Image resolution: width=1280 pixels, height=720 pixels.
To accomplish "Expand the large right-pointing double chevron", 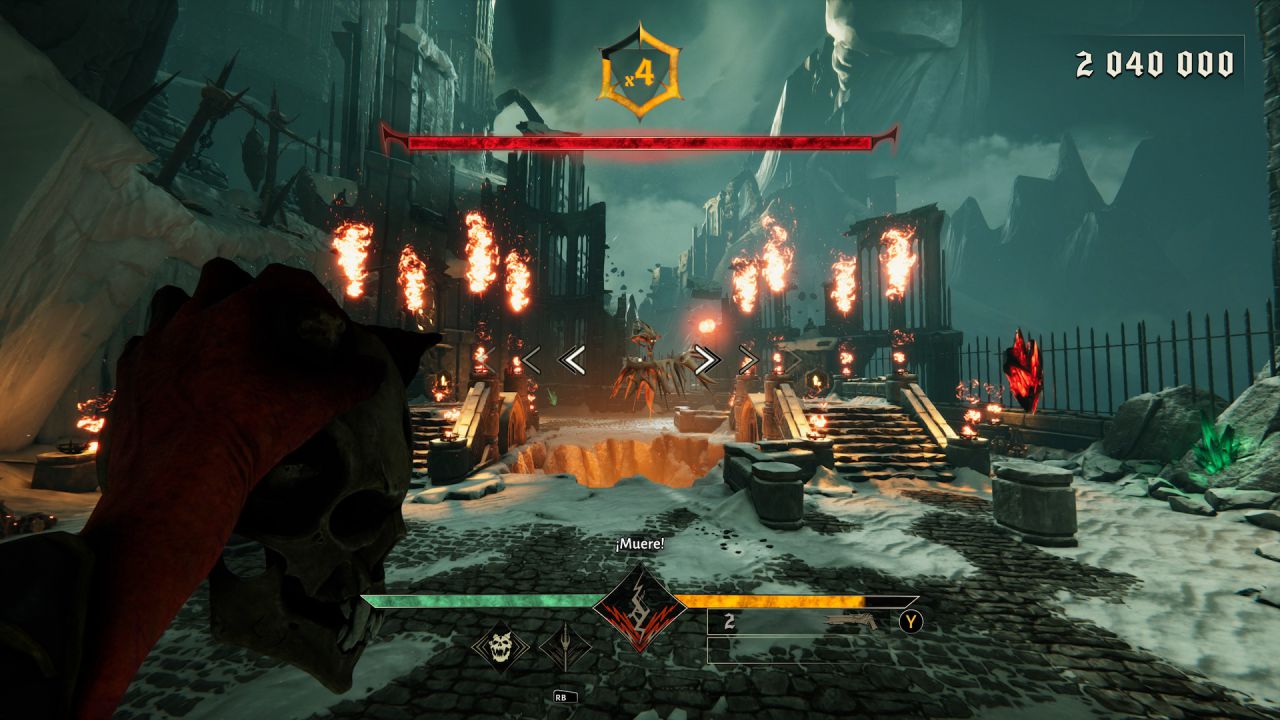I will click(x=707, y=359).
